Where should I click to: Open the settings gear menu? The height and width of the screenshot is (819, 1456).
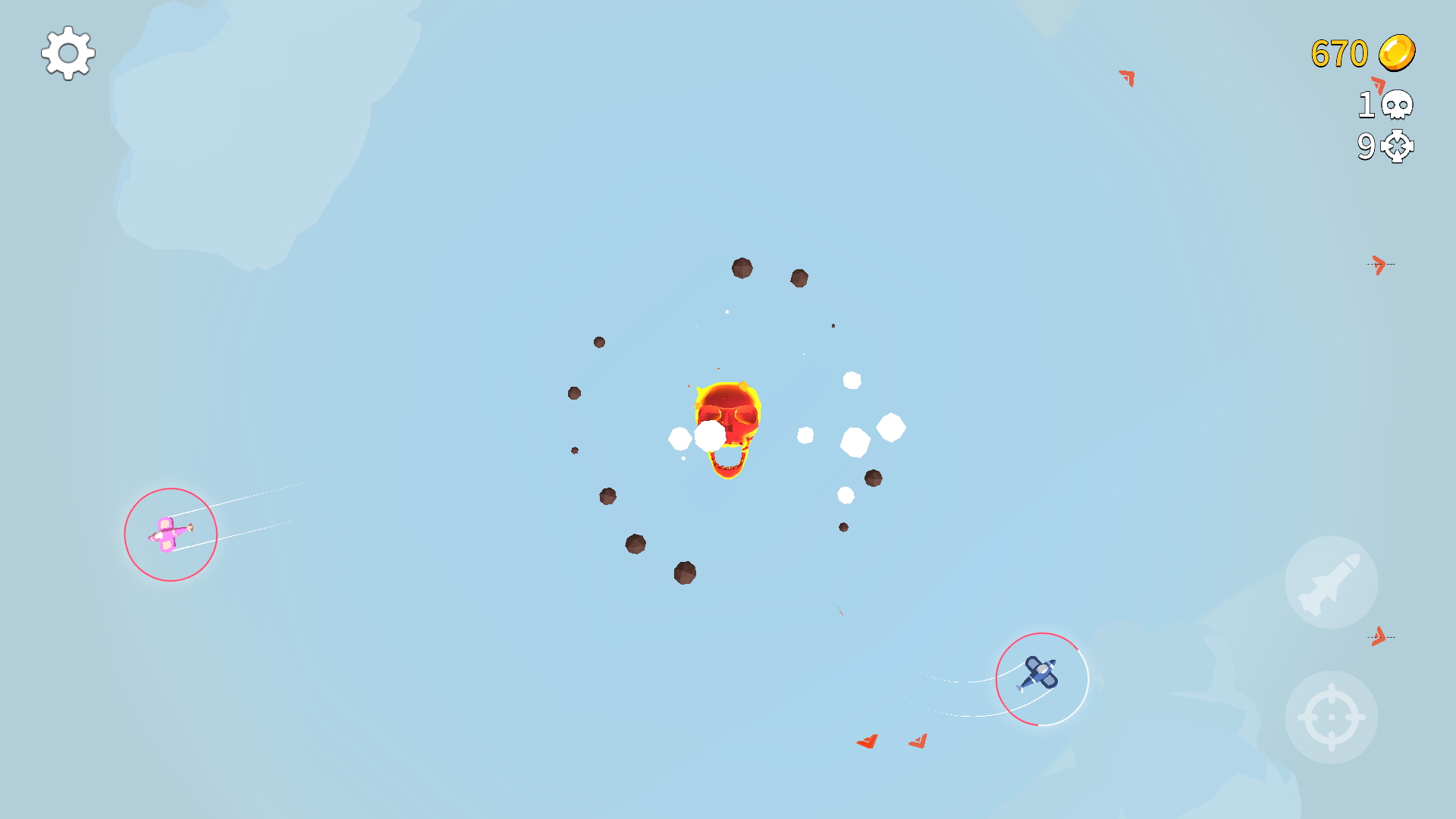pos(67,53)
